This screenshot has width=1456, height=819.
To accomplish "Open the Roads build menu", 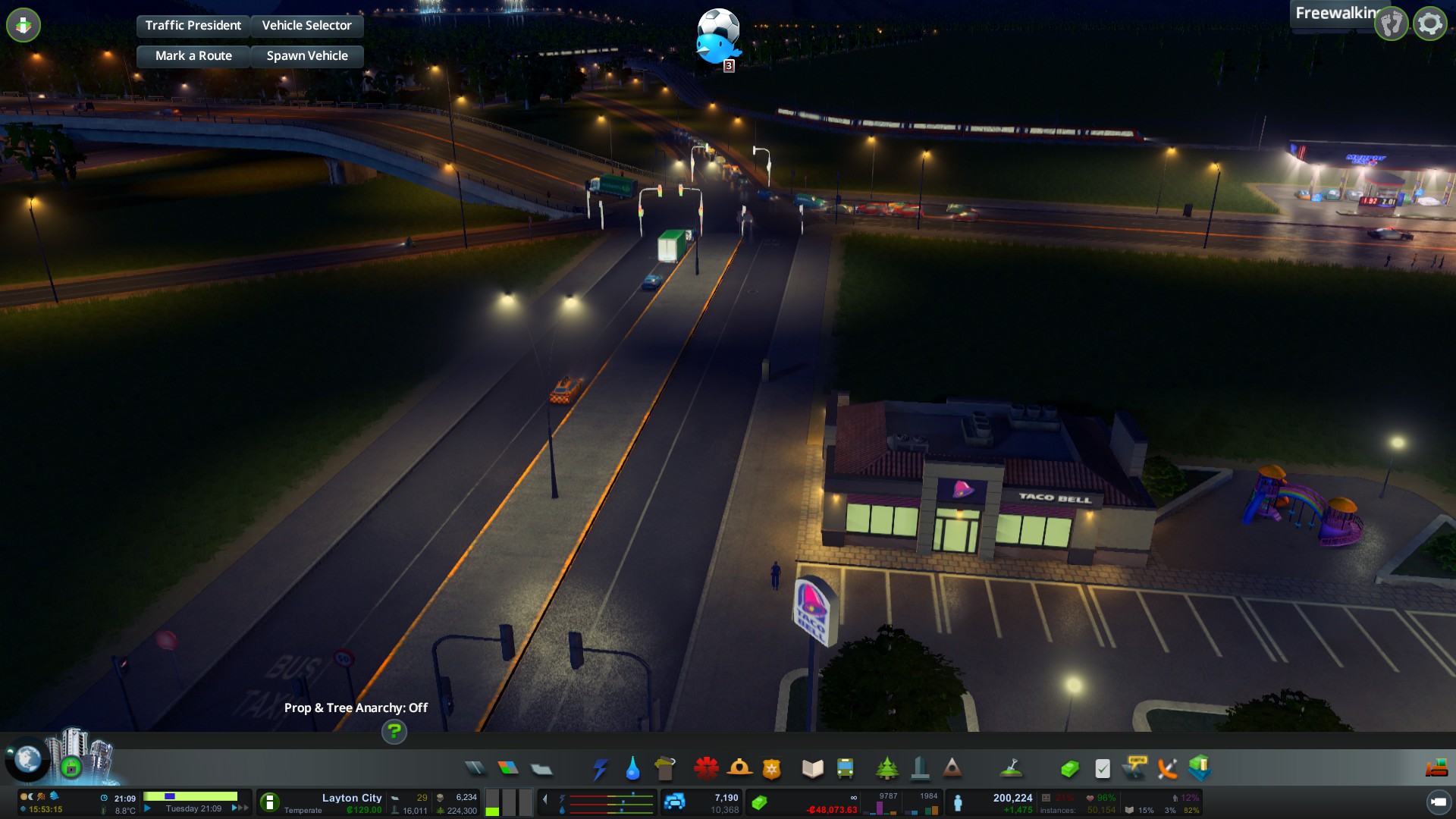I will coord(475,768).
